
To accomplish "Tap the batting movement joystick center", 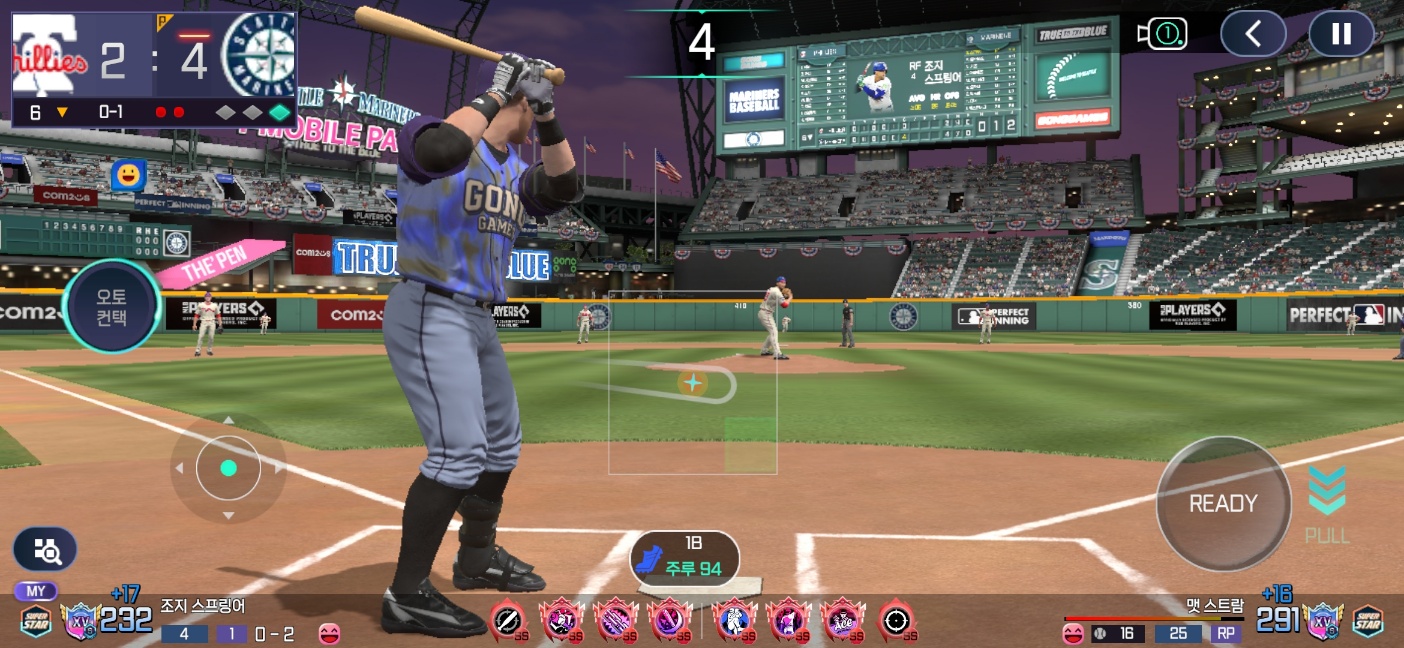I will point(228,468).
